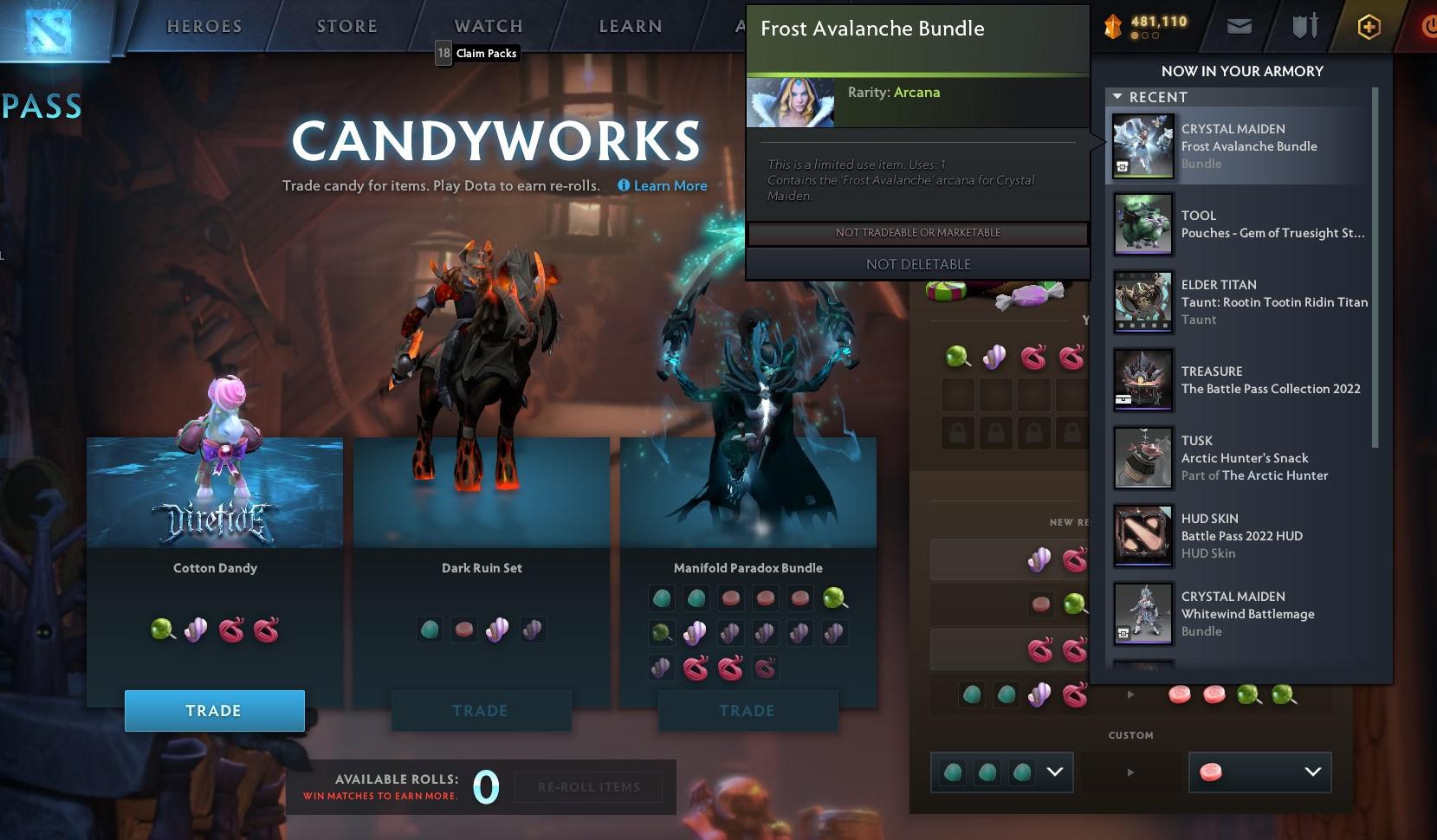The height and width of the screenshot is (840, 1437).
Task: Click the Claim Packs notification
Action: pyautogui.click(x=476, y=53)
